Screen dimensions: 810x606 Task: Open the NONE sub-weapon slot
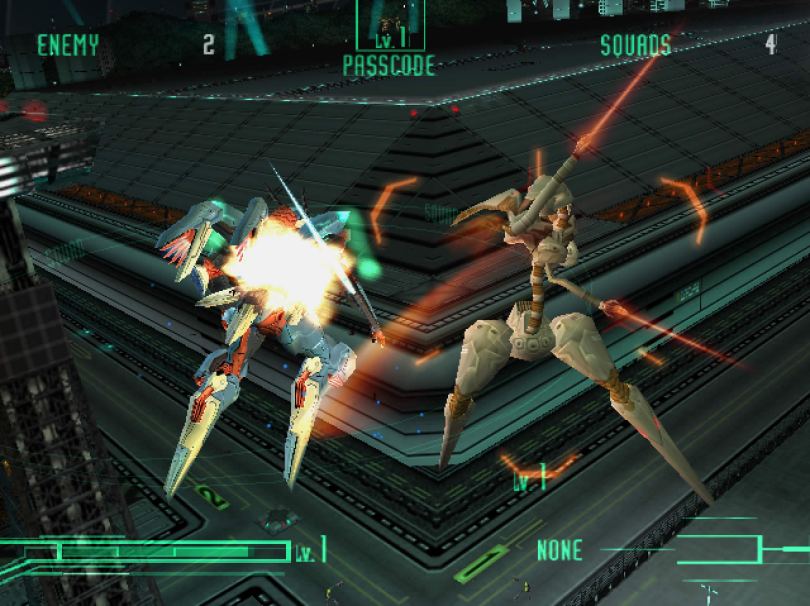[x=559, y=549]
